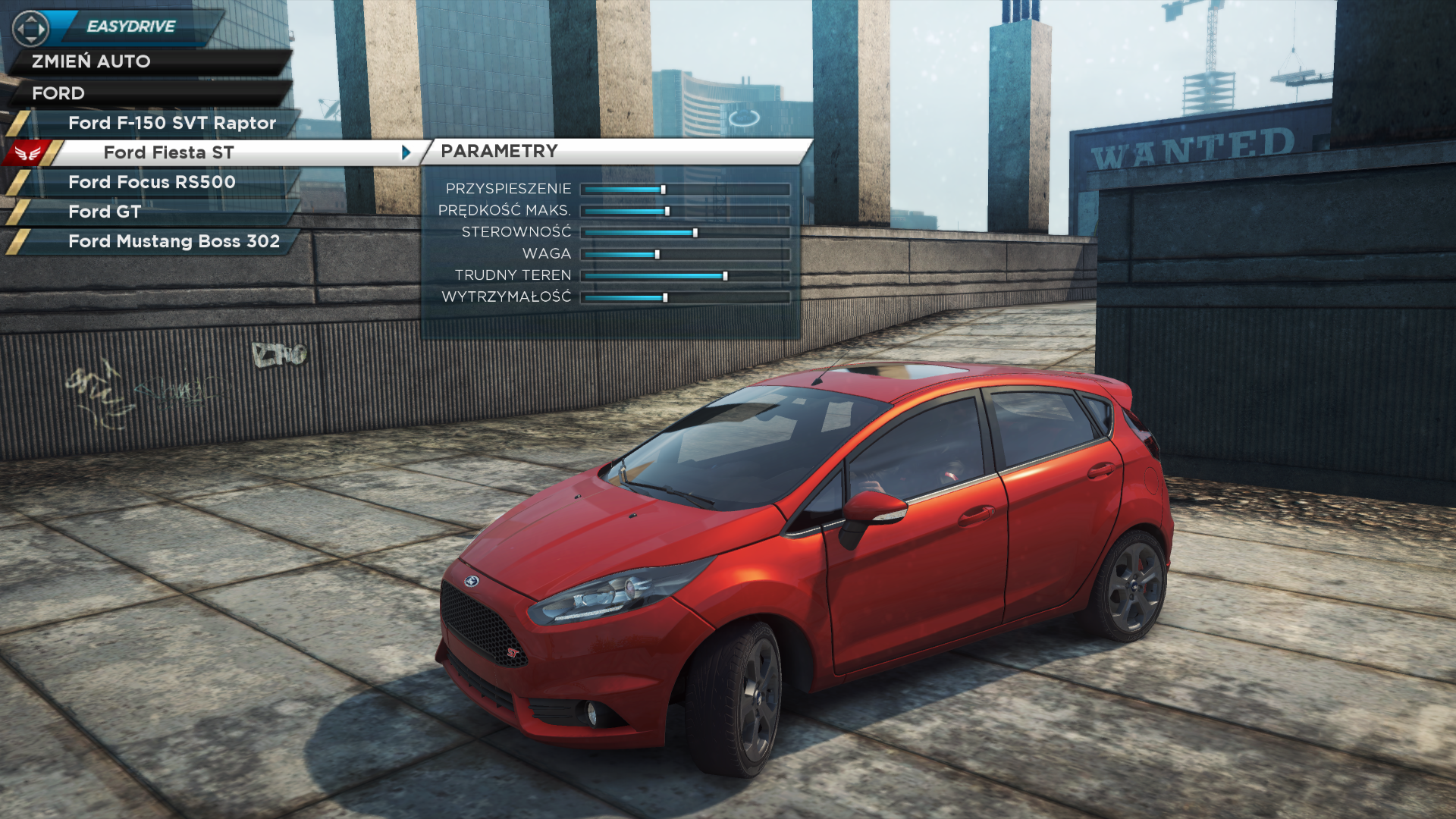Screen dimensions: 1456x819
Task: Open the FORD manufacturer category
Action: (x=58, y=93)
